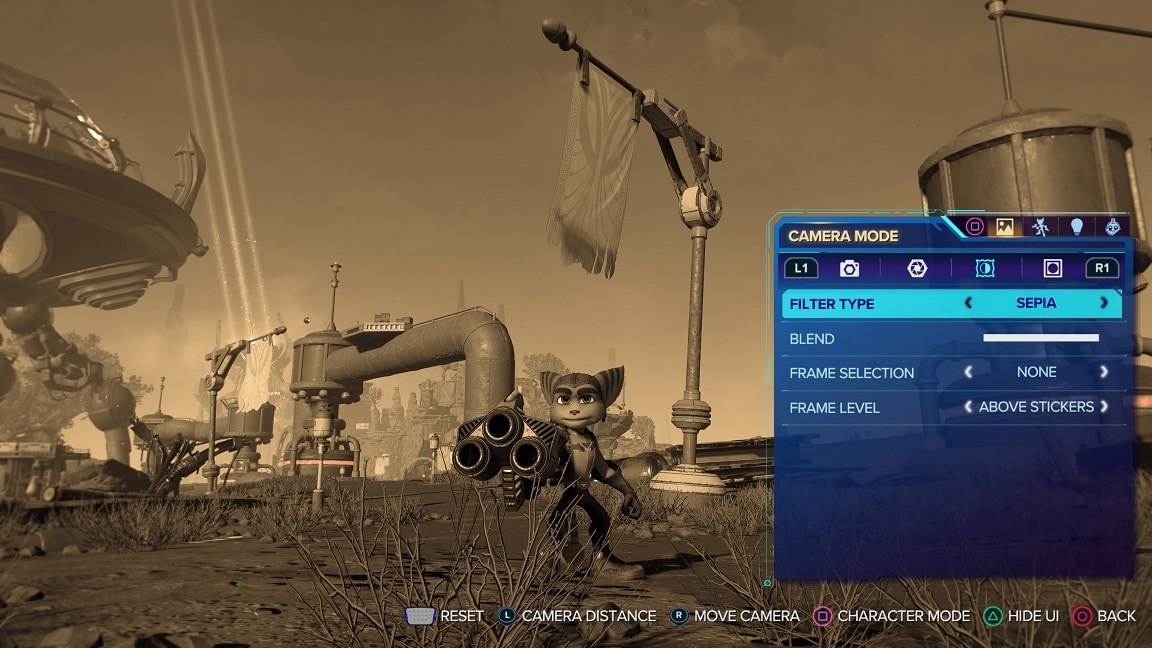Choose previous Frame Selection option arrow
The image size is (1152, 648).
point(968,372)
